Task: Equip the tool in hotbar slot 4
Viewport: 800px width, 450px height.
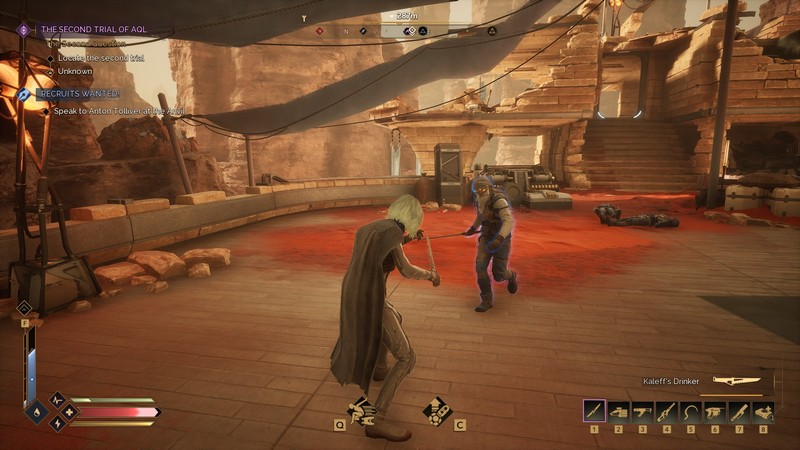Action: 666,411
